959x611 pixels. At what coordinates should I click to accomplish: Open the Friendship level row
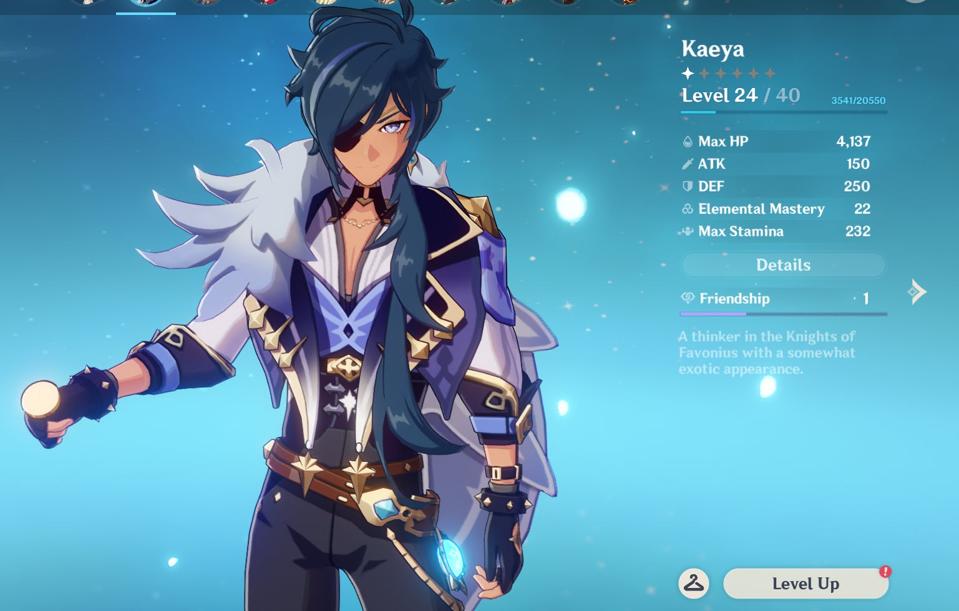tap(783, 299)
